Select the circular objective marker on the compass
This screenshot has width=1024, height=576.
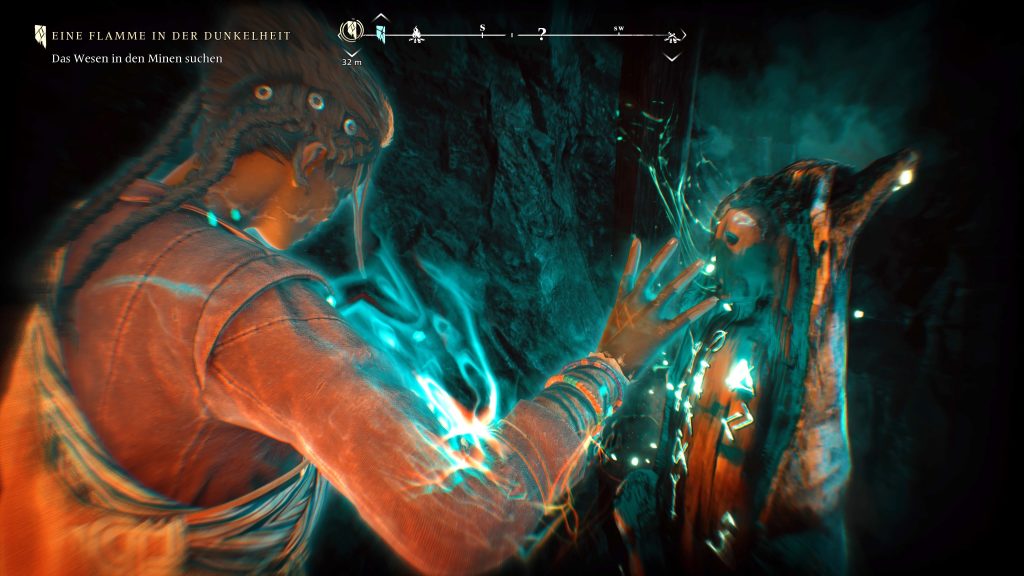[x=351, y=32]
